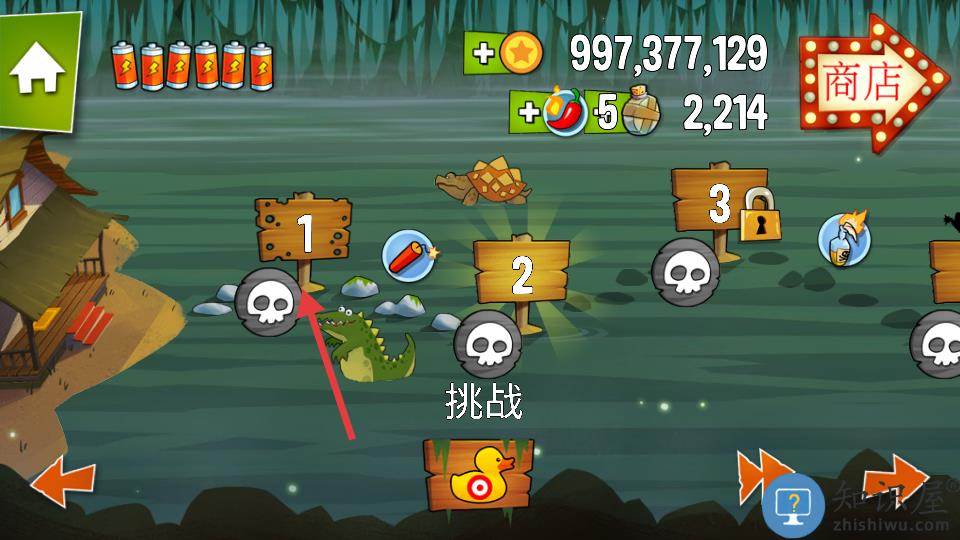This screenshot has width=960, height=540.
Task: Select the dynamite power-up bubble
Action: pos(410,255)
